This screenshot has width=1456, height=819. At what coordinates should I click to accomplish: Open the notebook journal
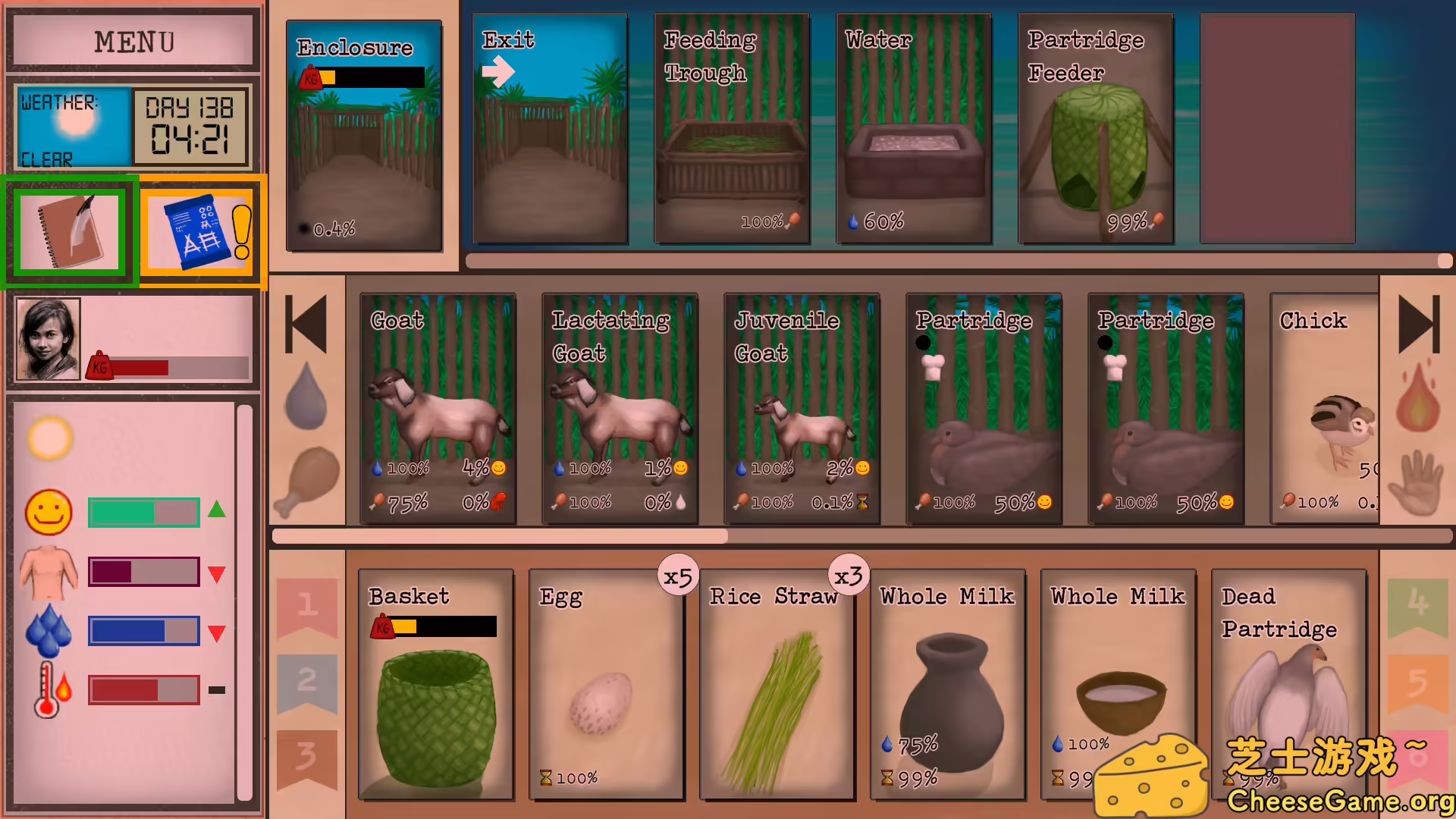(x=69, y=231)
